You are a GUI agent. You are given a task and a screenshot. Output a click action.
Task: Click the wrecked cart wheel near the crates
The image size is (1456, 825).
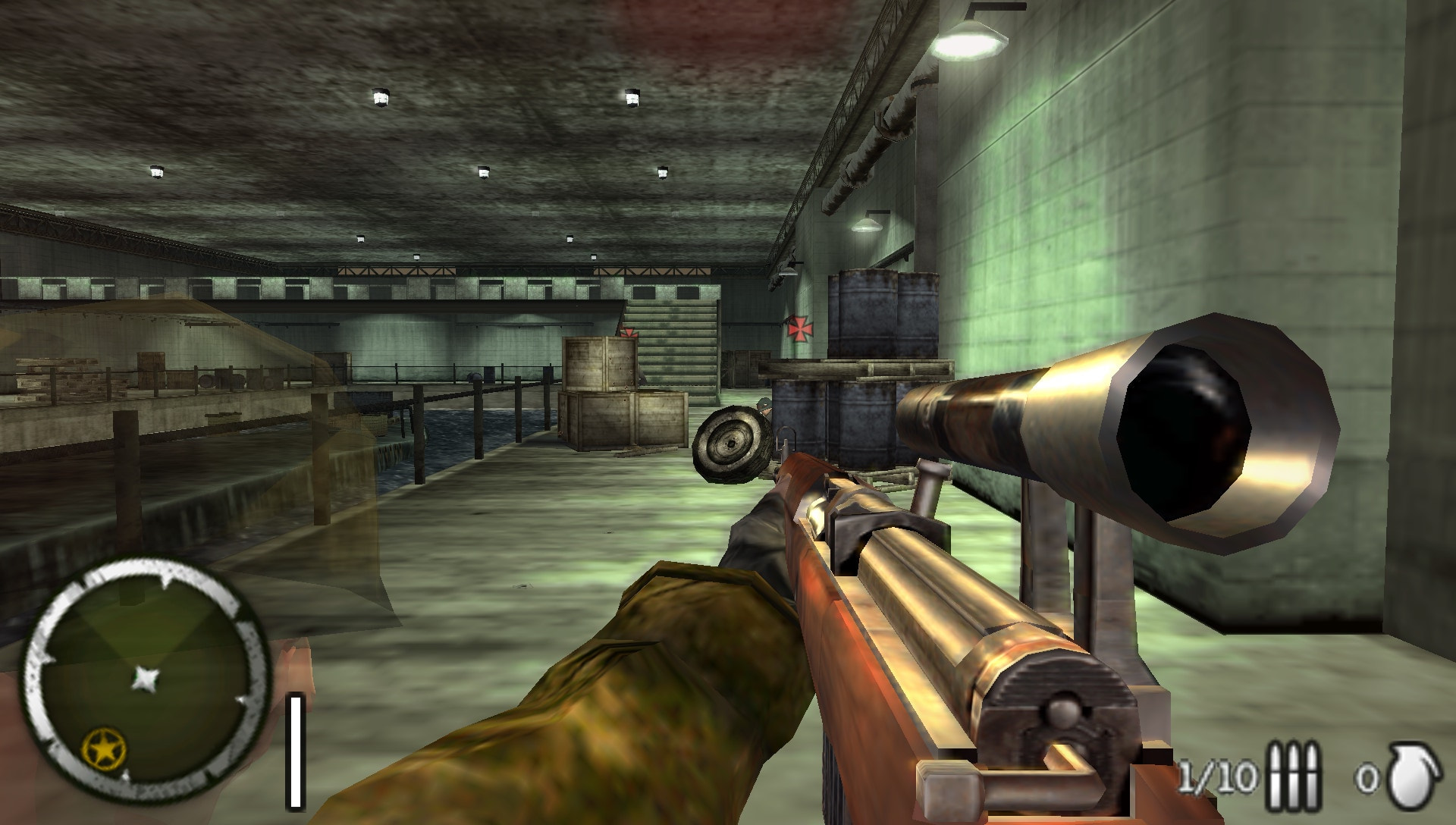[x=732, y=444]
